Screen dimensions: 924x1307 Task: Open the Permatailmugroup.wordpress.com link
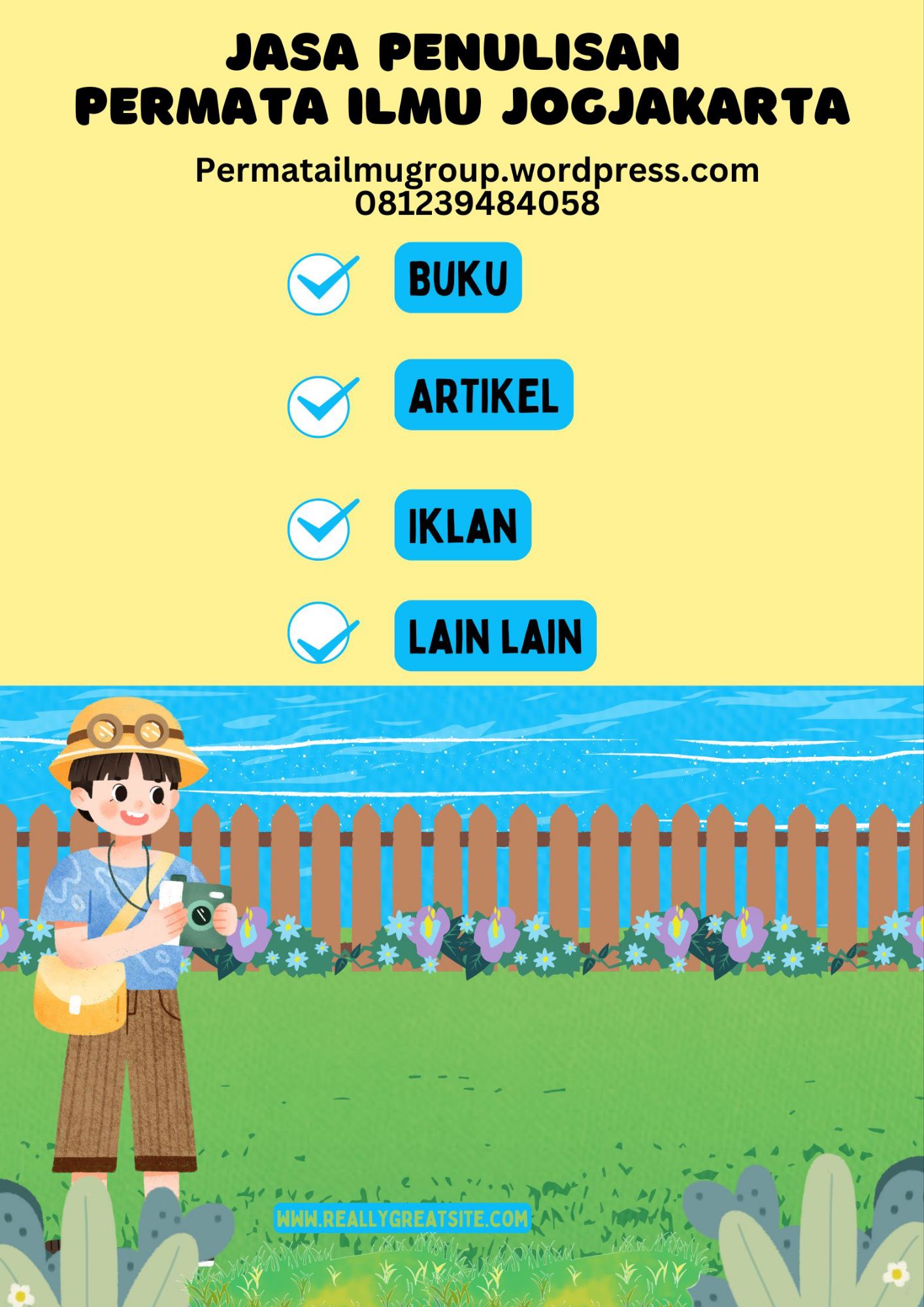click(x=477, y=171)
